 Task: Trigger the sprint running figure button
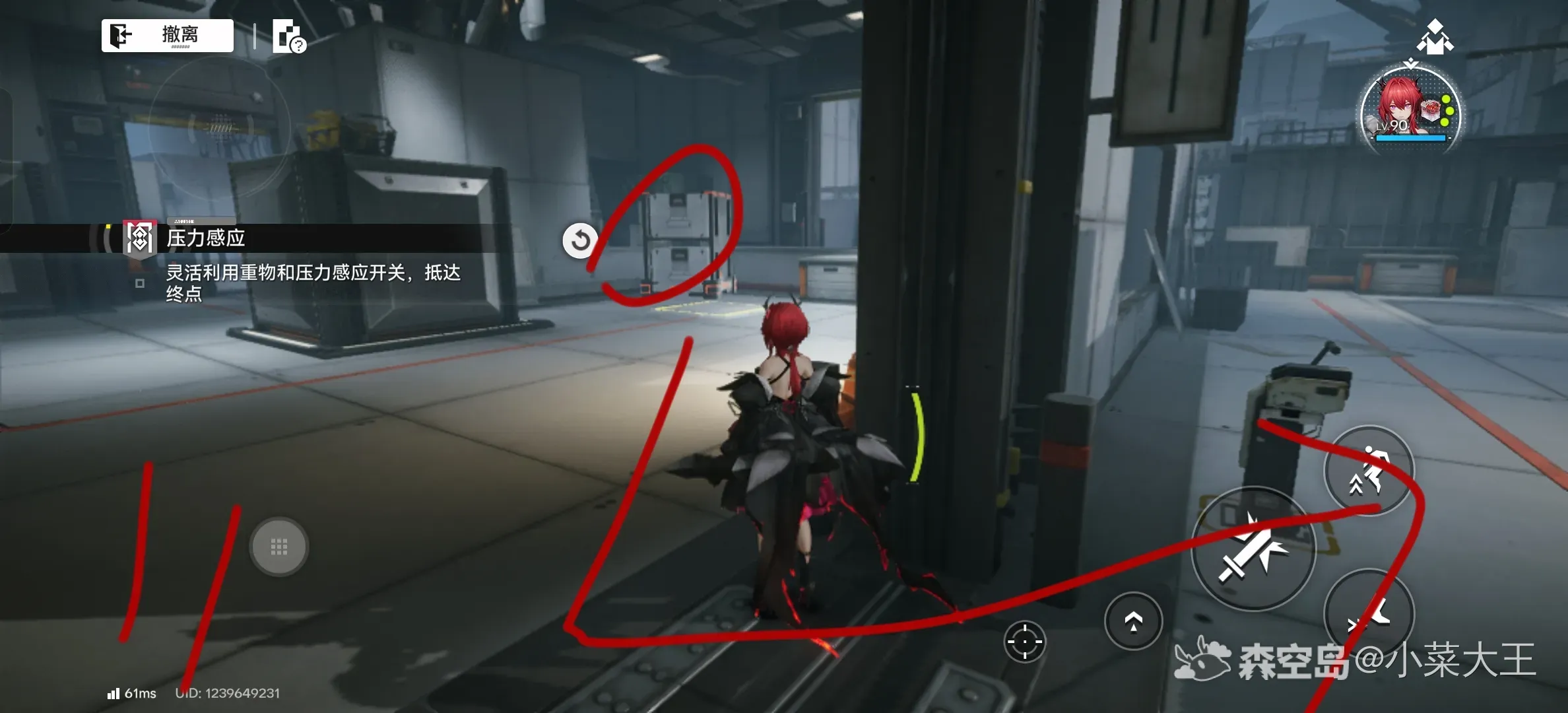(x=1369, y=471)
